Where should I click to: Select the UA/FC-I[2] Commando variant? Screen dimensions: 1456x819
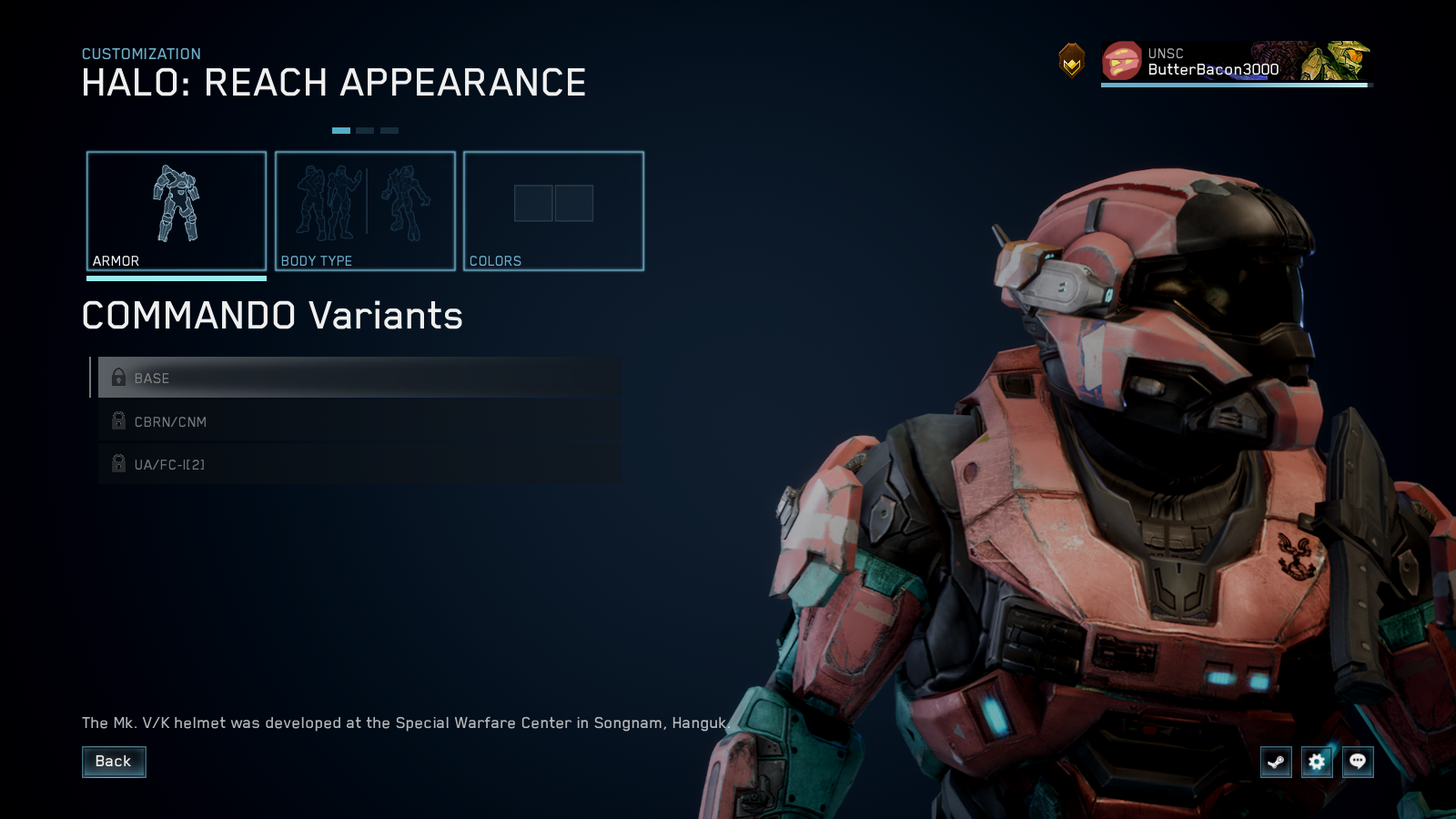pos(355,464)
